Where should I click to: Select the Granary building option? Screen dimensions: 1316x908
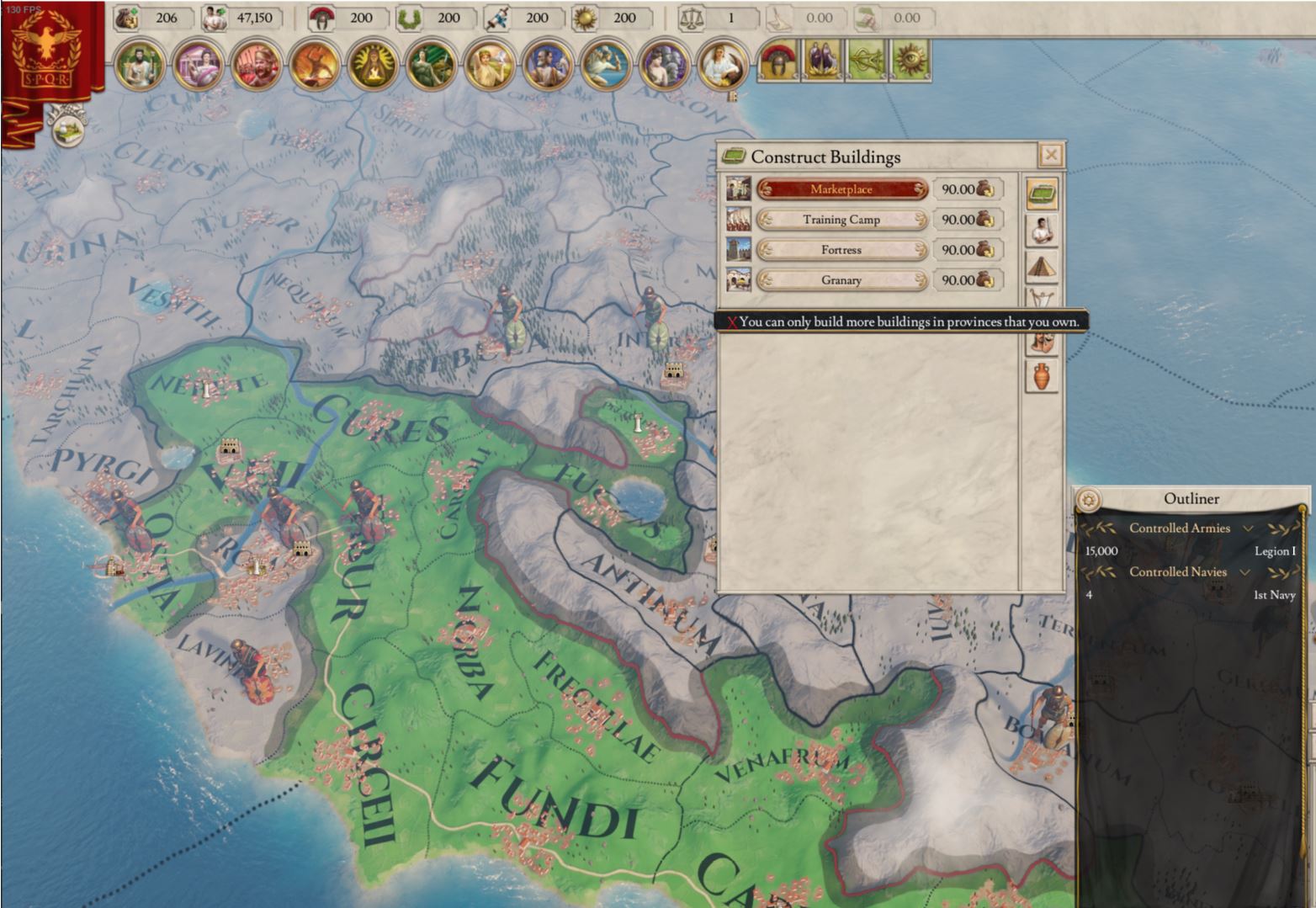coord(841,280)
